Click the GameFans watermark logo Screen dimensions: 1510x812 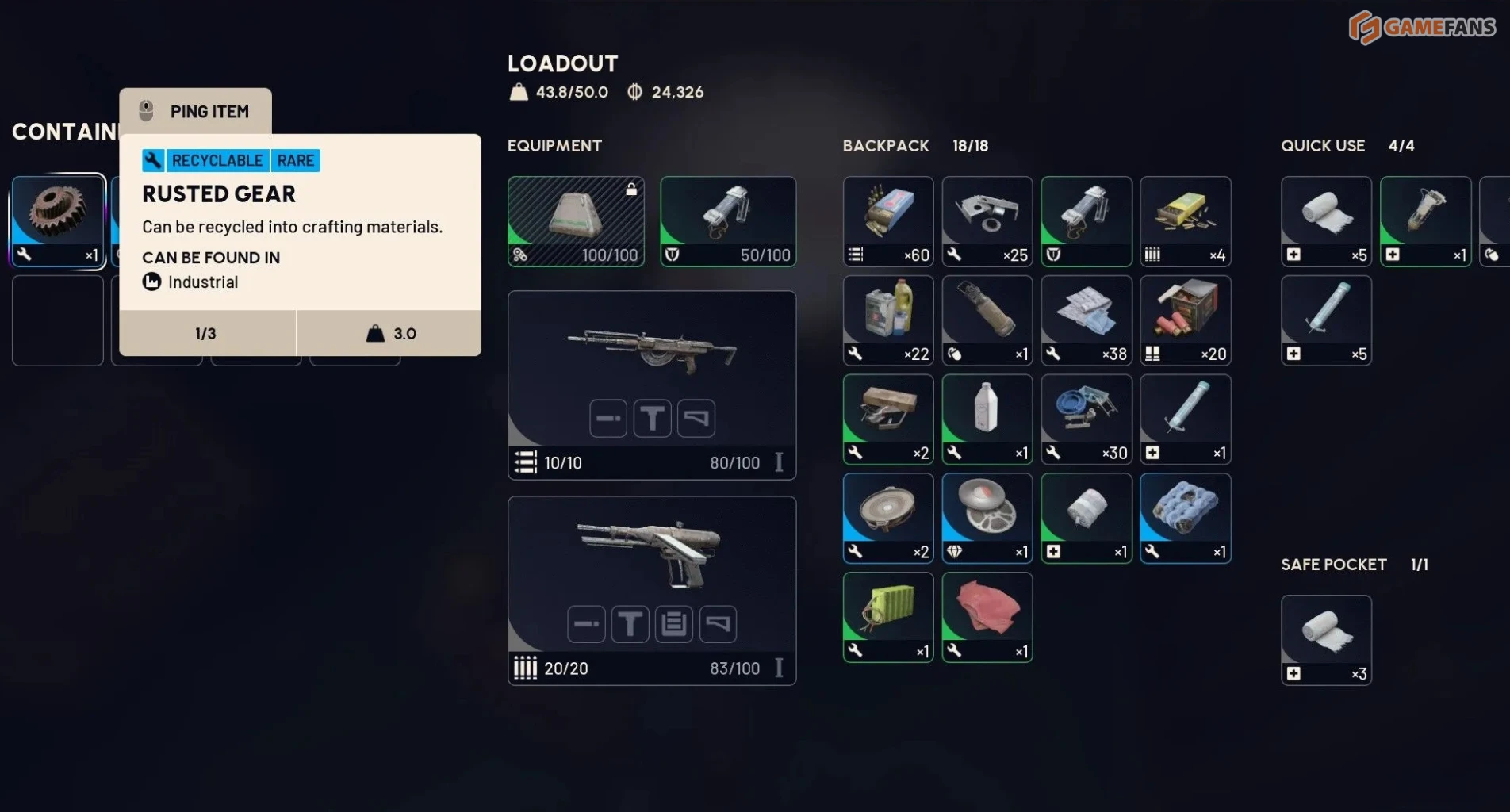coord(1422,28)
